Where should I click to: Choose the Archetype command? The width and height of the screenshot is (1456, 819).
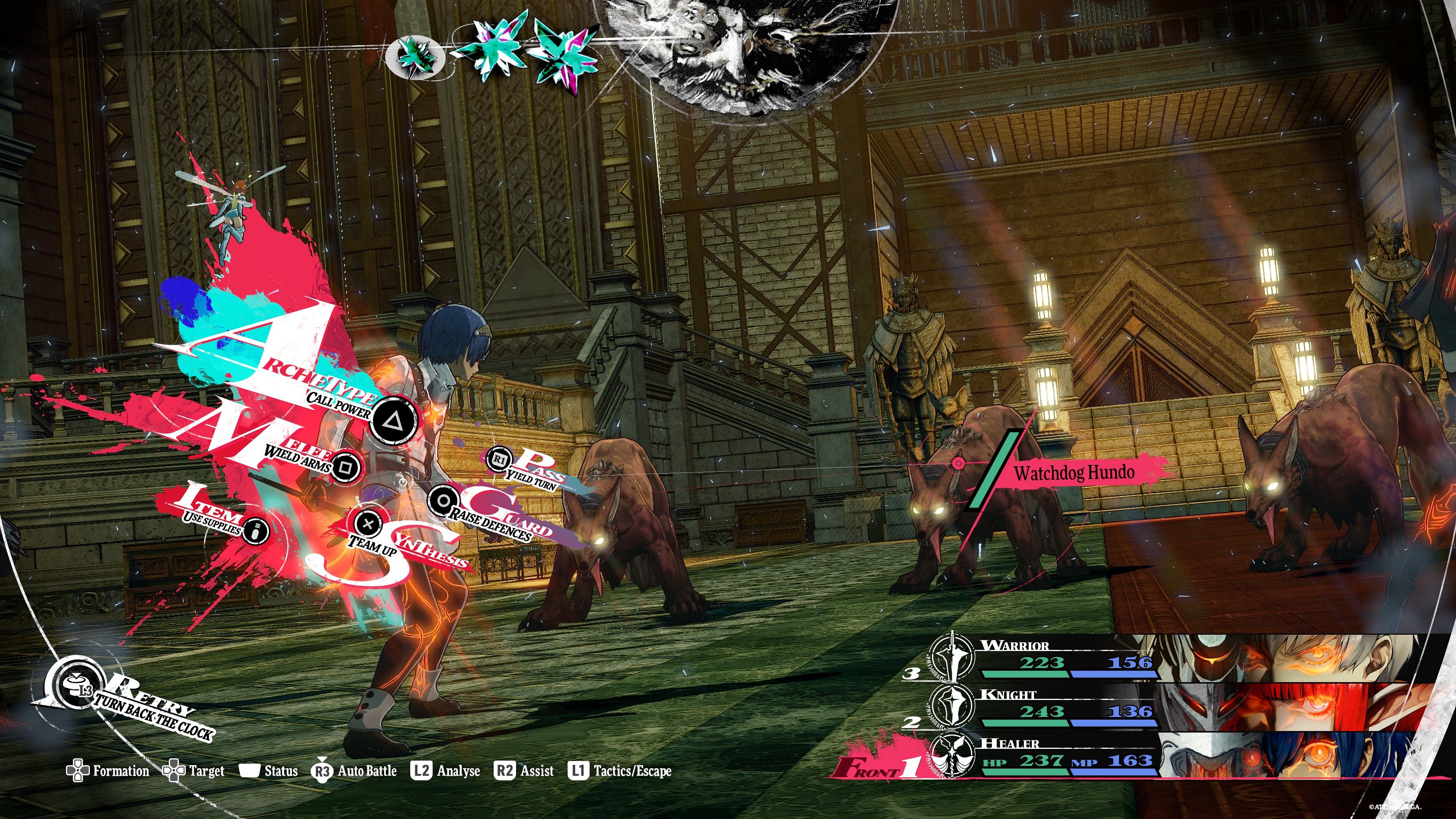point(394,420)
